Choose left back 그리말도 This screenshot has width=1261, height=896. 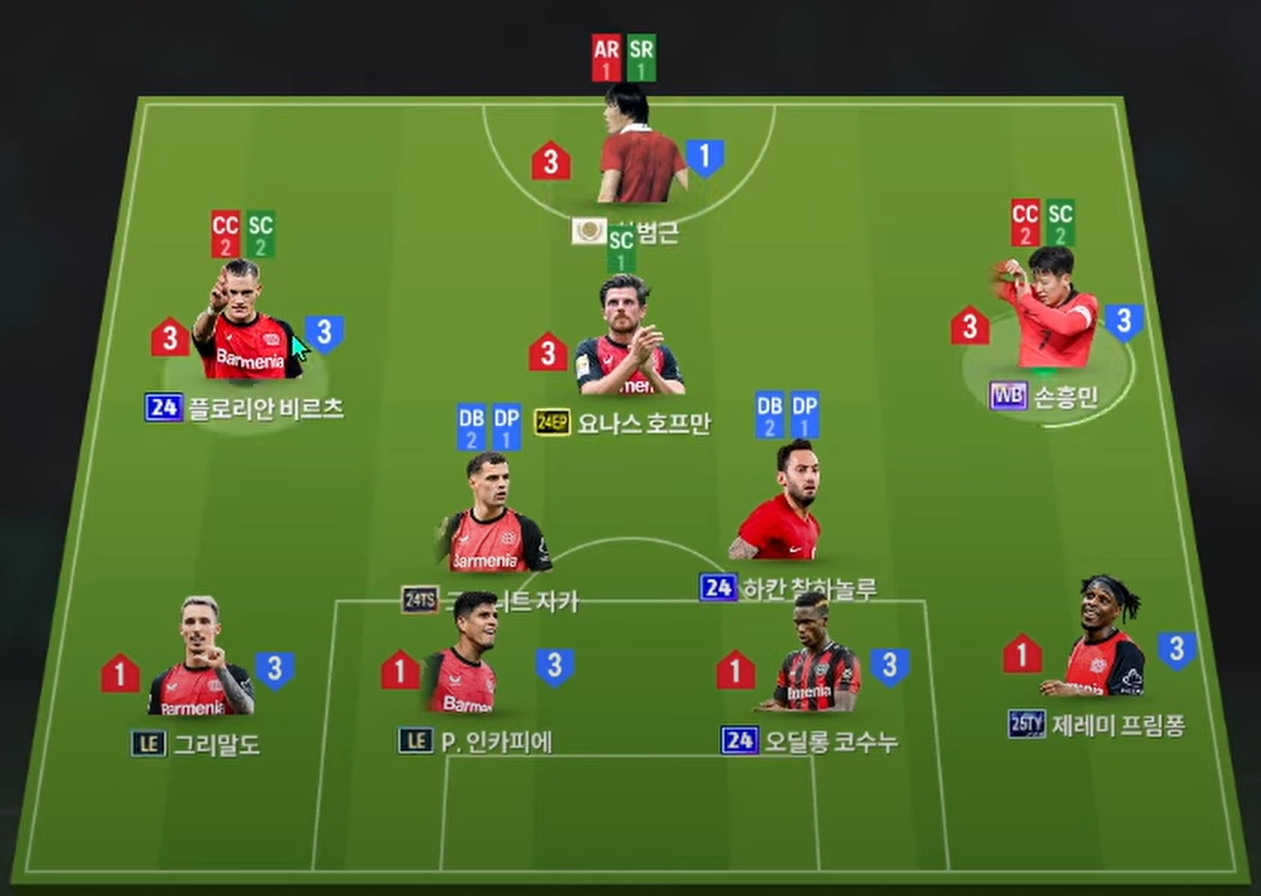[x=200, y=663]
